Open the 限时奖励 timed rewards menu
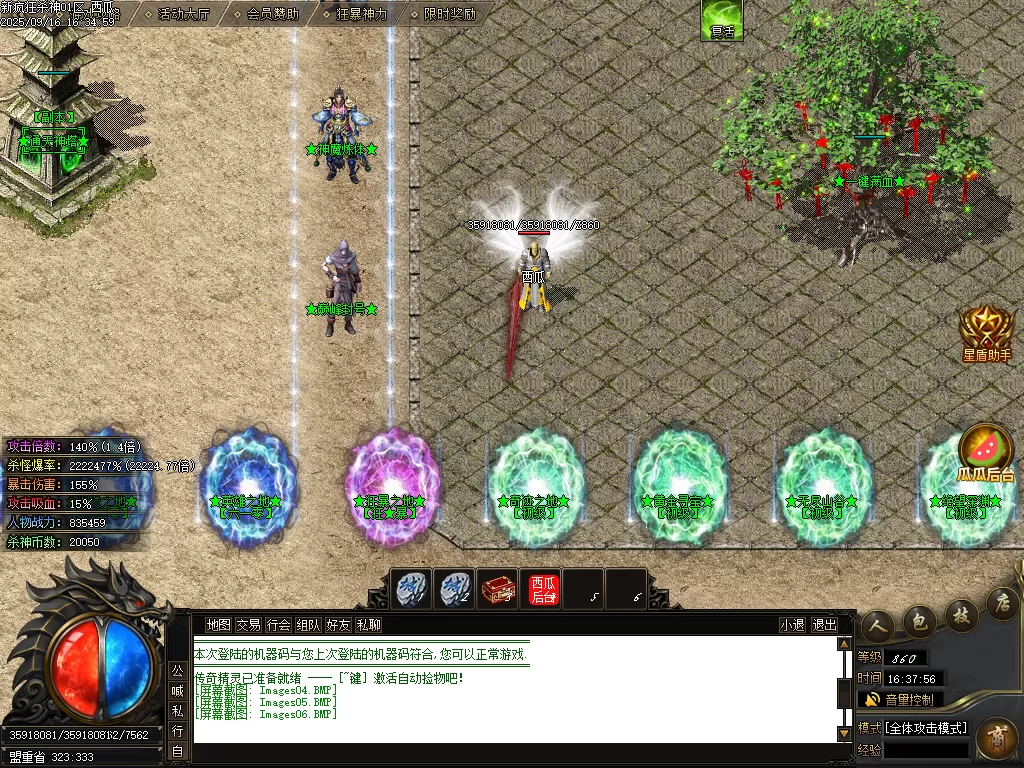Viewport: 1024px width, 768px height. coord(449,14)
